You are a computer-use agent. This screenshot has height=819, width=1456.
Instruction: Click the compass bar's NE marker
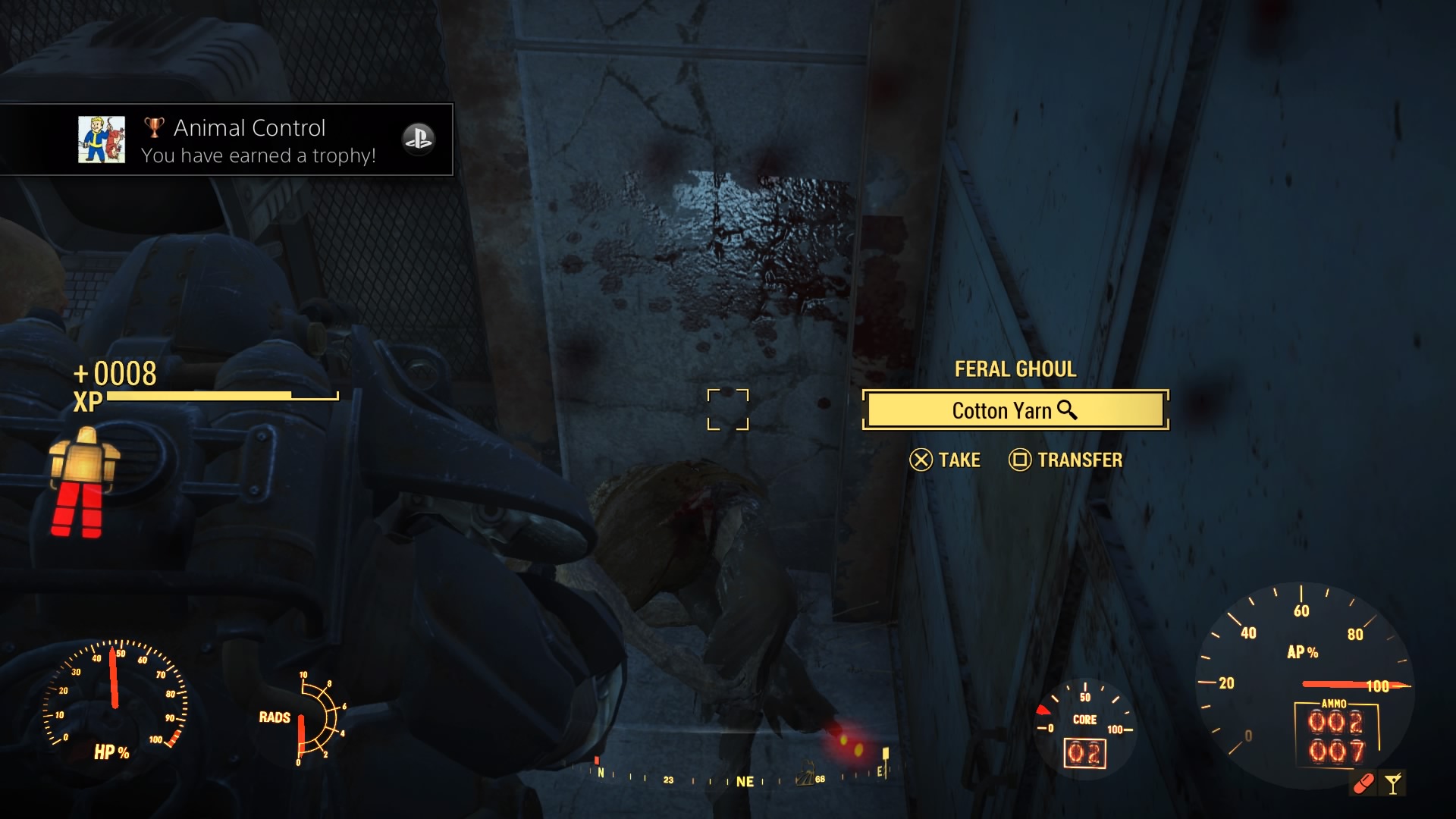tap(745, 781)
